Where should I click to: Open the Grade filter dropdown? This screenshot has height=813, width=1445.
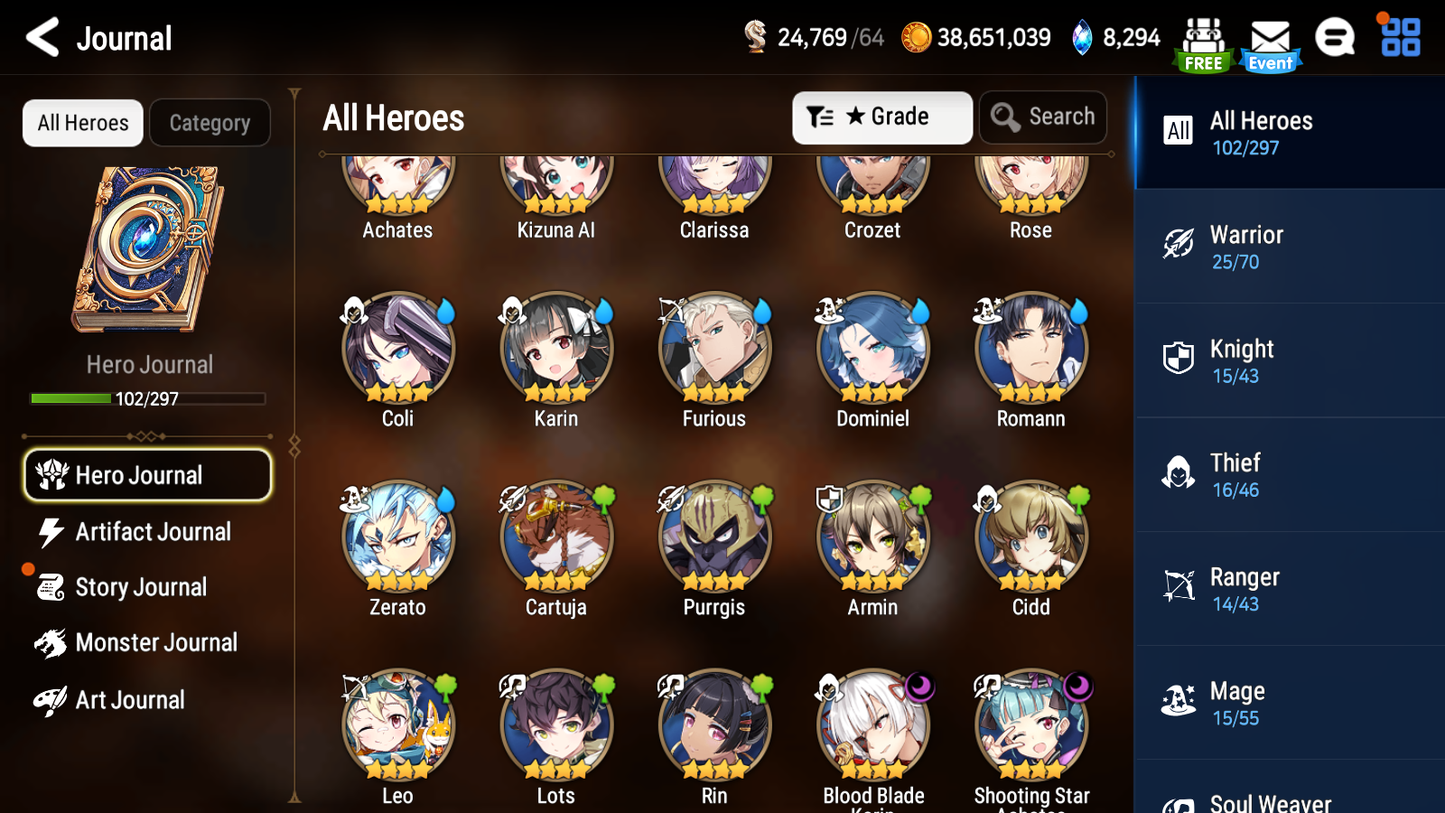pyautogui.click(x=882, y=117)
